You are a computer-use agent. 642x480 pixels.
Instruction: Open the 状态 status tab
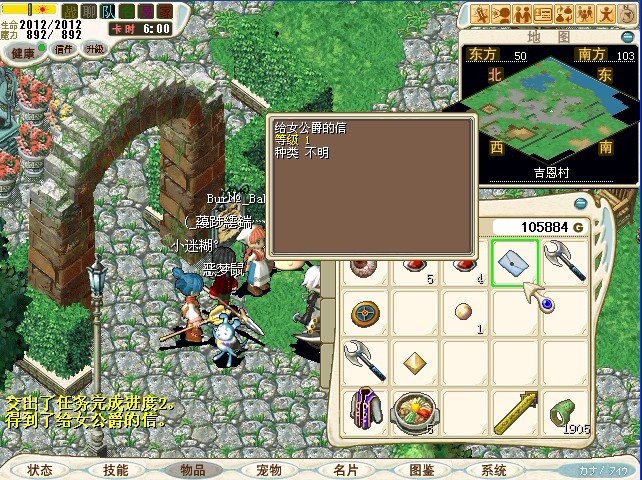[40, 469]
